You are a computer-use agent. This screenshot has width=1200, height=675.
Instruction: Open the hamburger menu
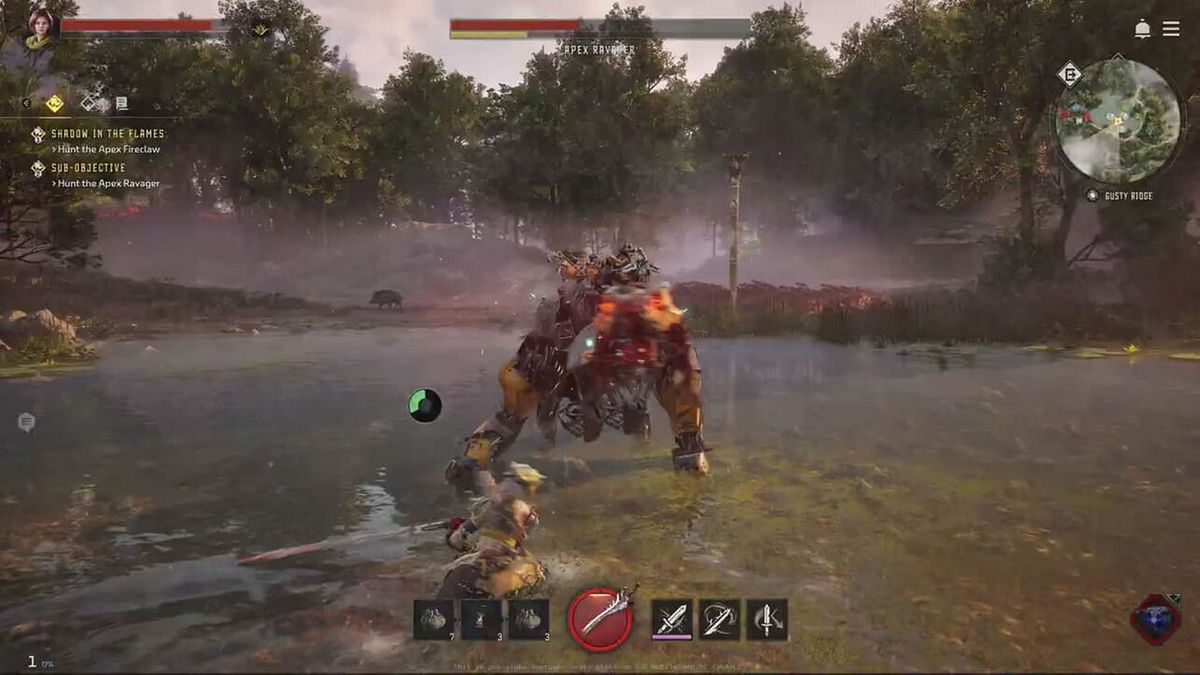tap(1171, 29)
